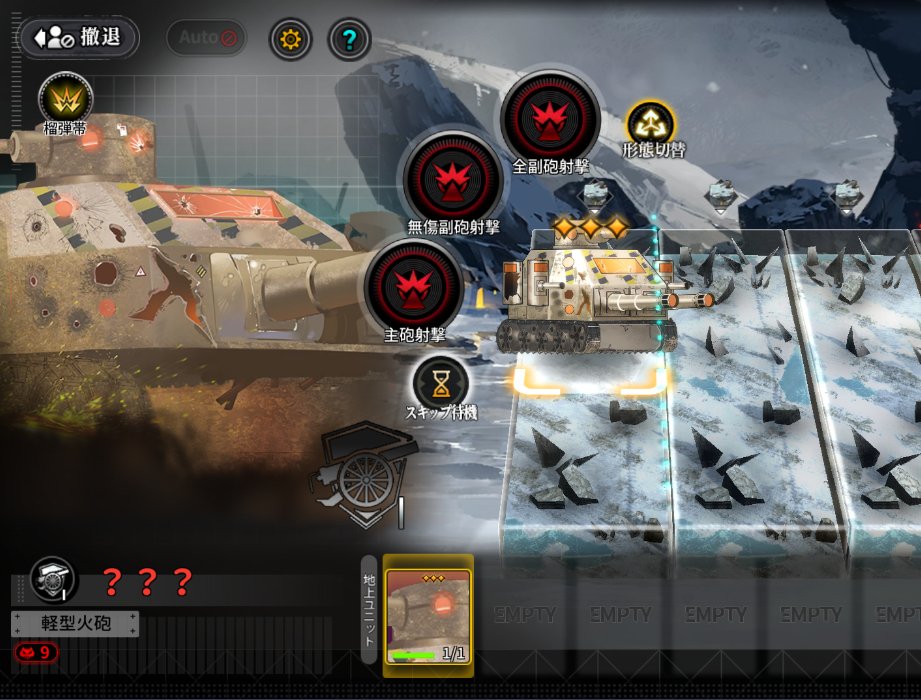Click the 撤退 retreat button
Image resolution: width=921 pixels, height=700 pixels.
(x=78, y=38)
